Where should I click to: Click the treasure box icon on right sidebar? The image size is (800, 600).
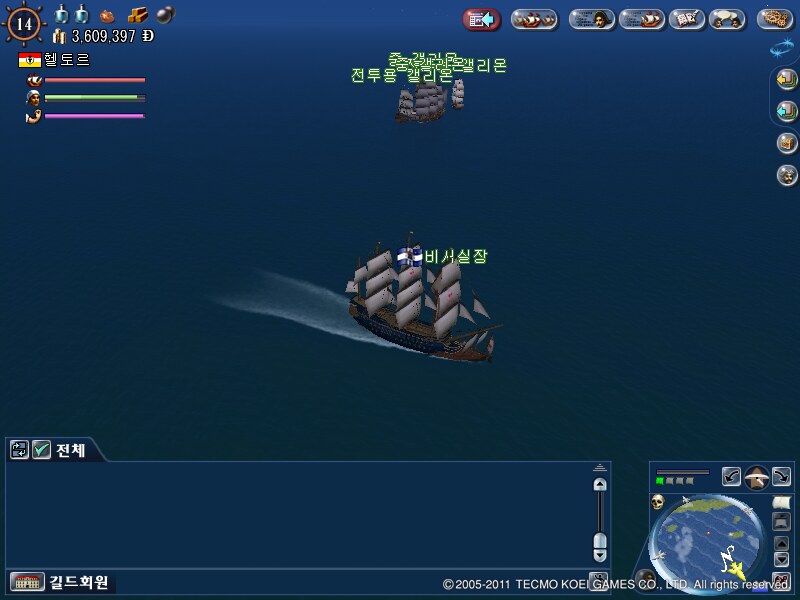click(787, 143)
